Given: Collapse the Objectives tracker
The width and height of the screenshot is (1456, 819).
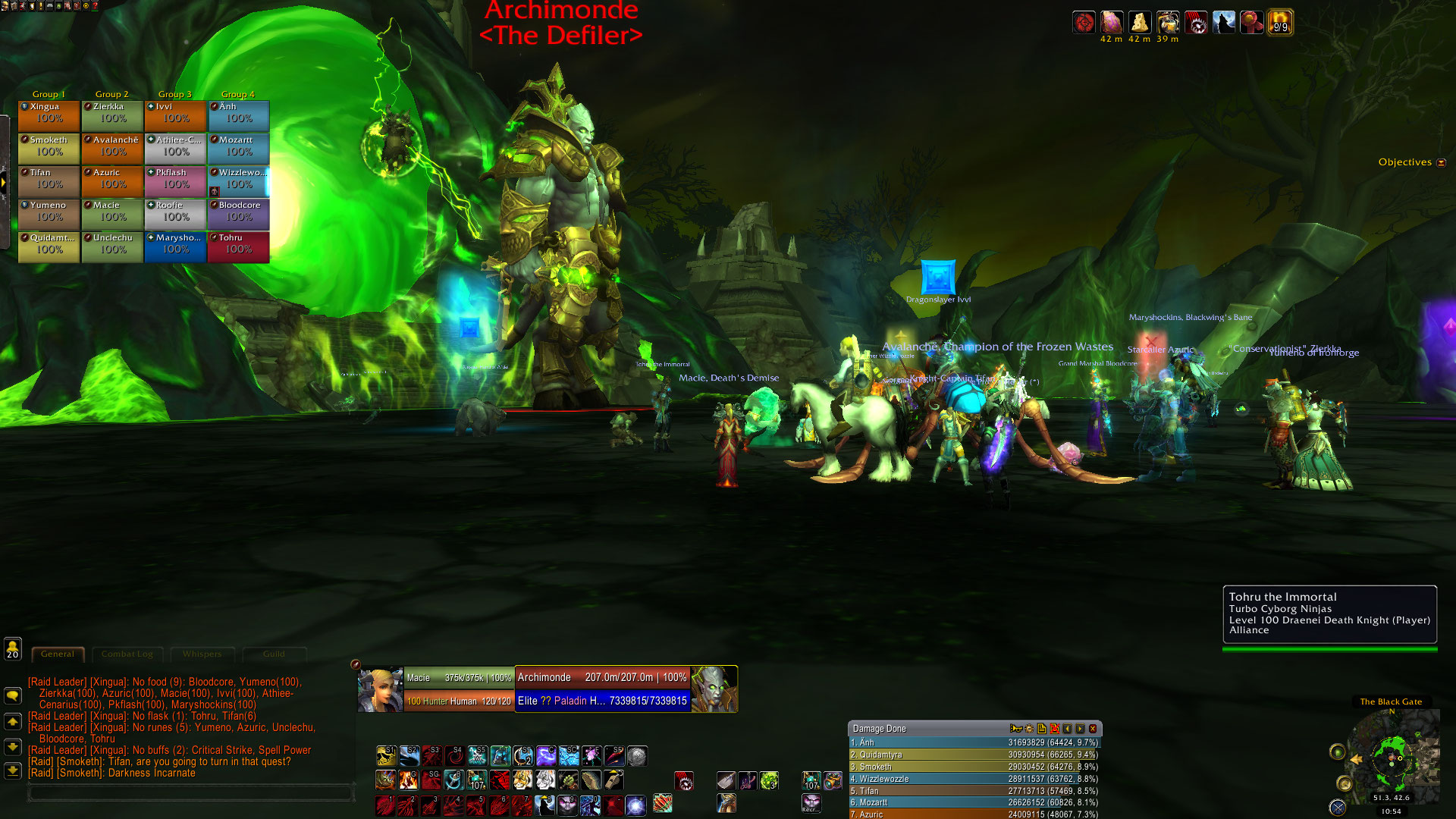Looking at the screenshot, I should (1442, 162).
